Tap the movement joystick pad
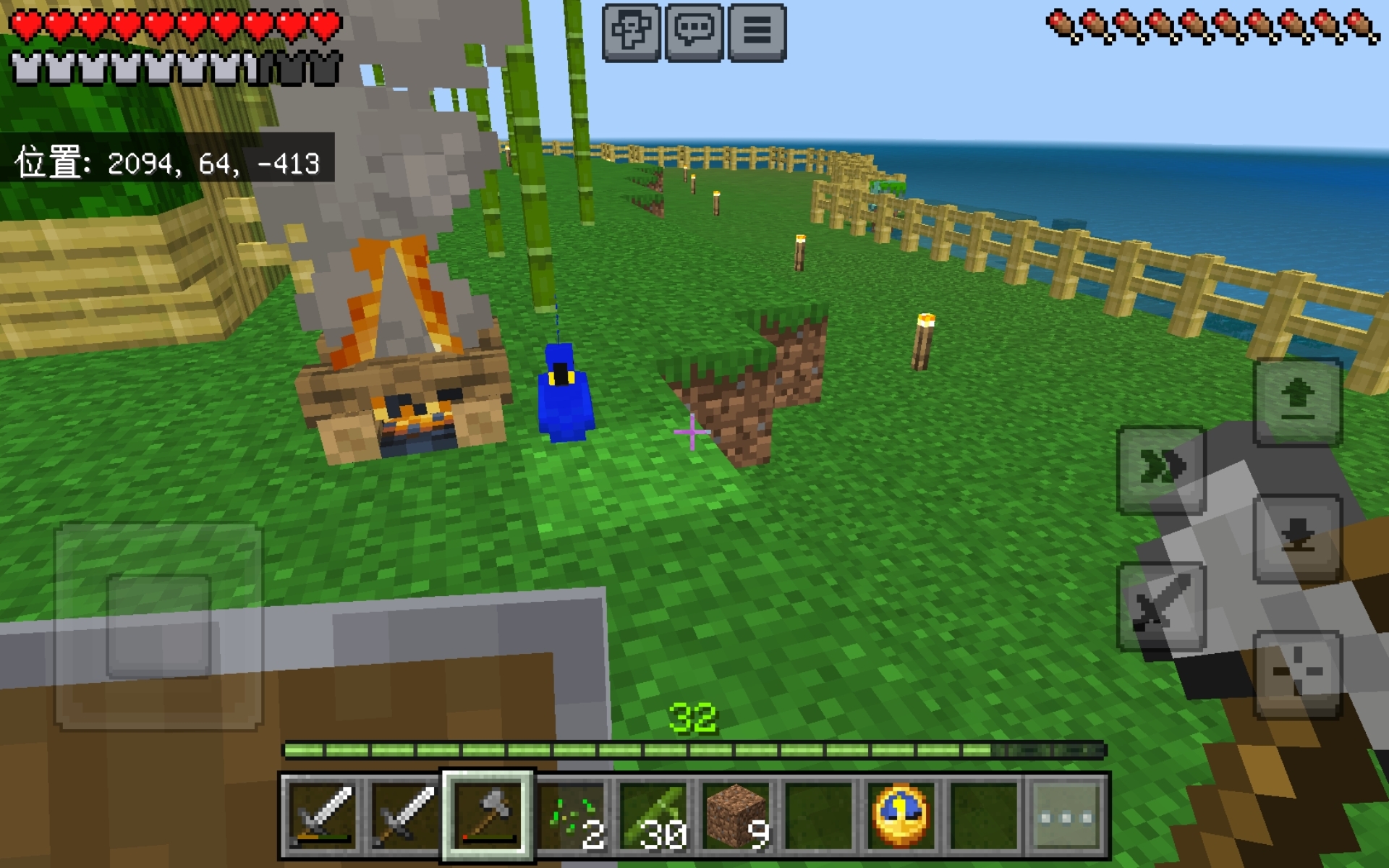Viewport: 1389px width, 868px height. tap(158, 626)
